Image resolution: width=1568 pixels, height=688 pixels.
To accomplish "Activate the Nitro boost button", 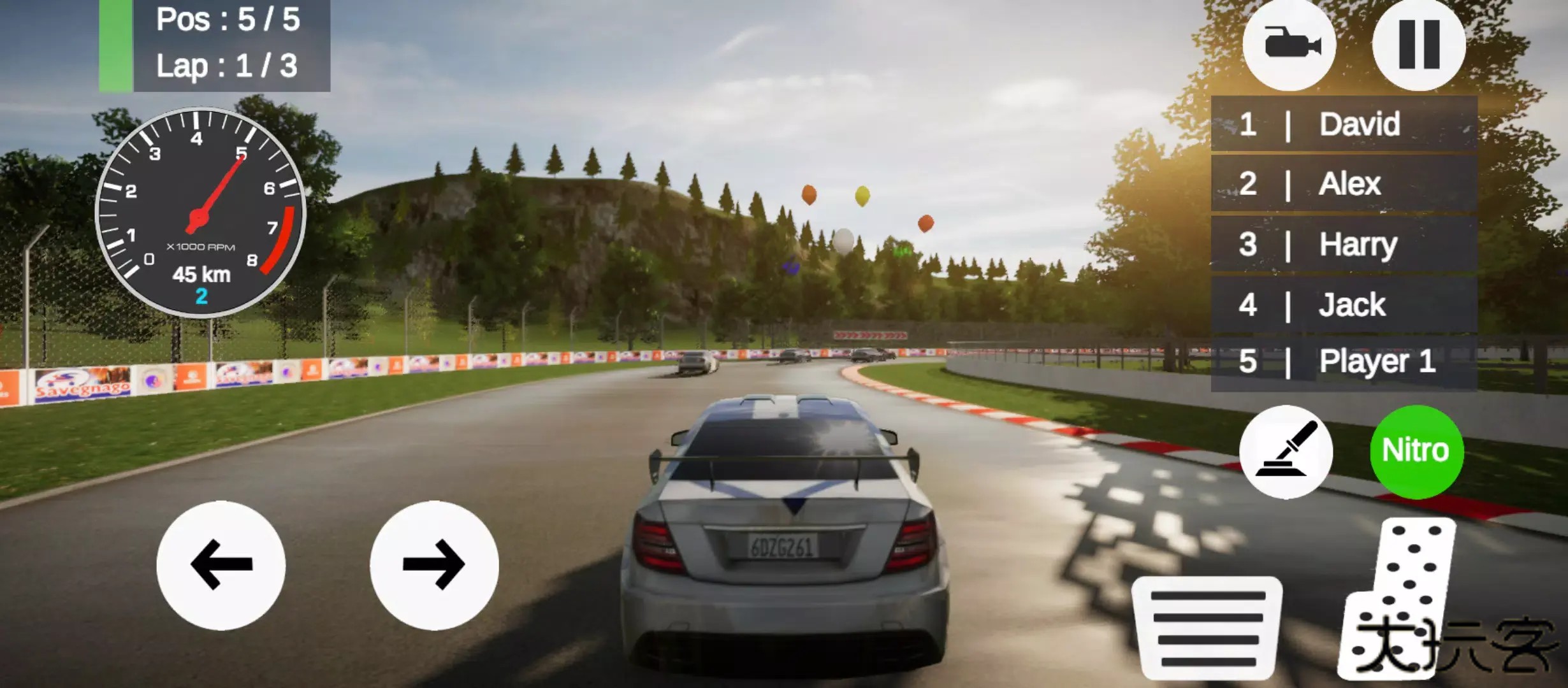I will pyautogui.click(x=1415, y=451).
